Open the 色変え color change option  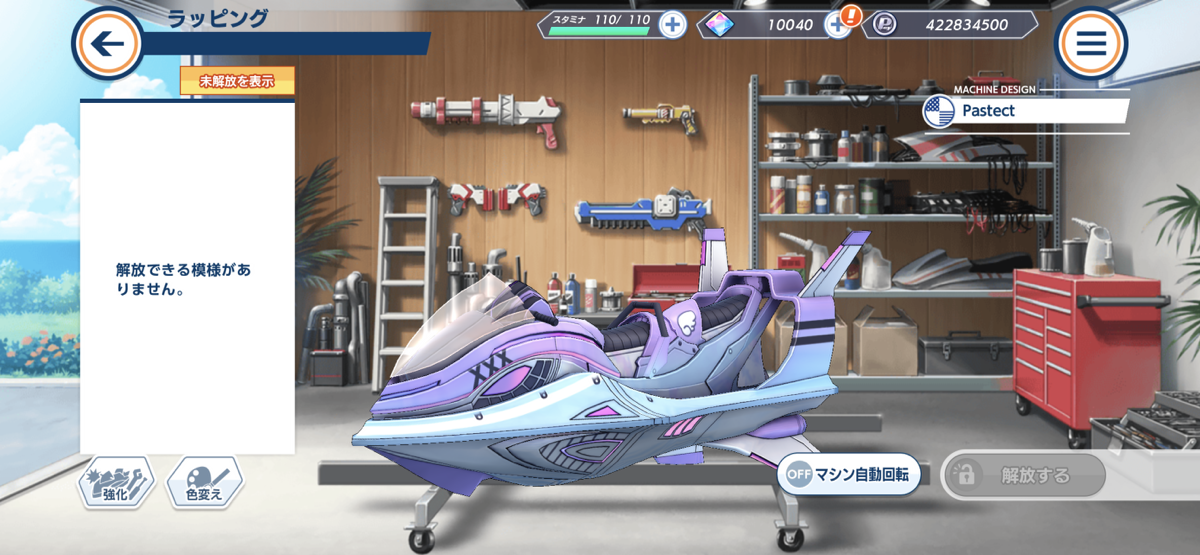(204, 484)
